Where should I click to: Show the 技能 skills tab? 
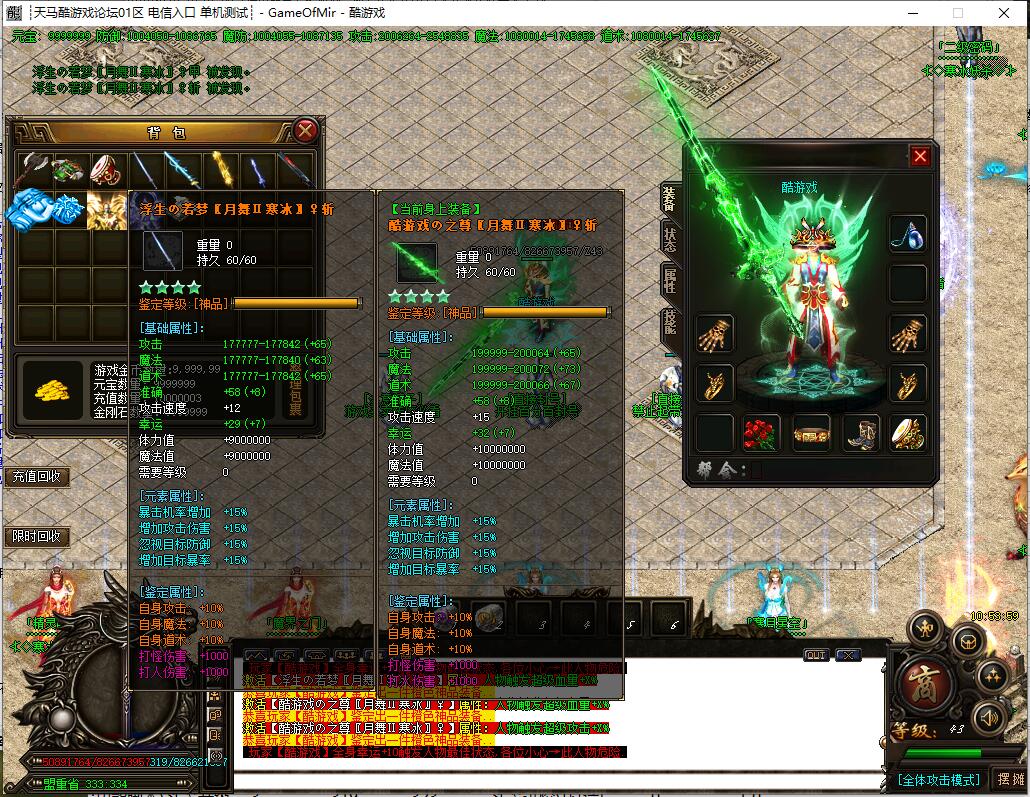click(x=668, y=325)
